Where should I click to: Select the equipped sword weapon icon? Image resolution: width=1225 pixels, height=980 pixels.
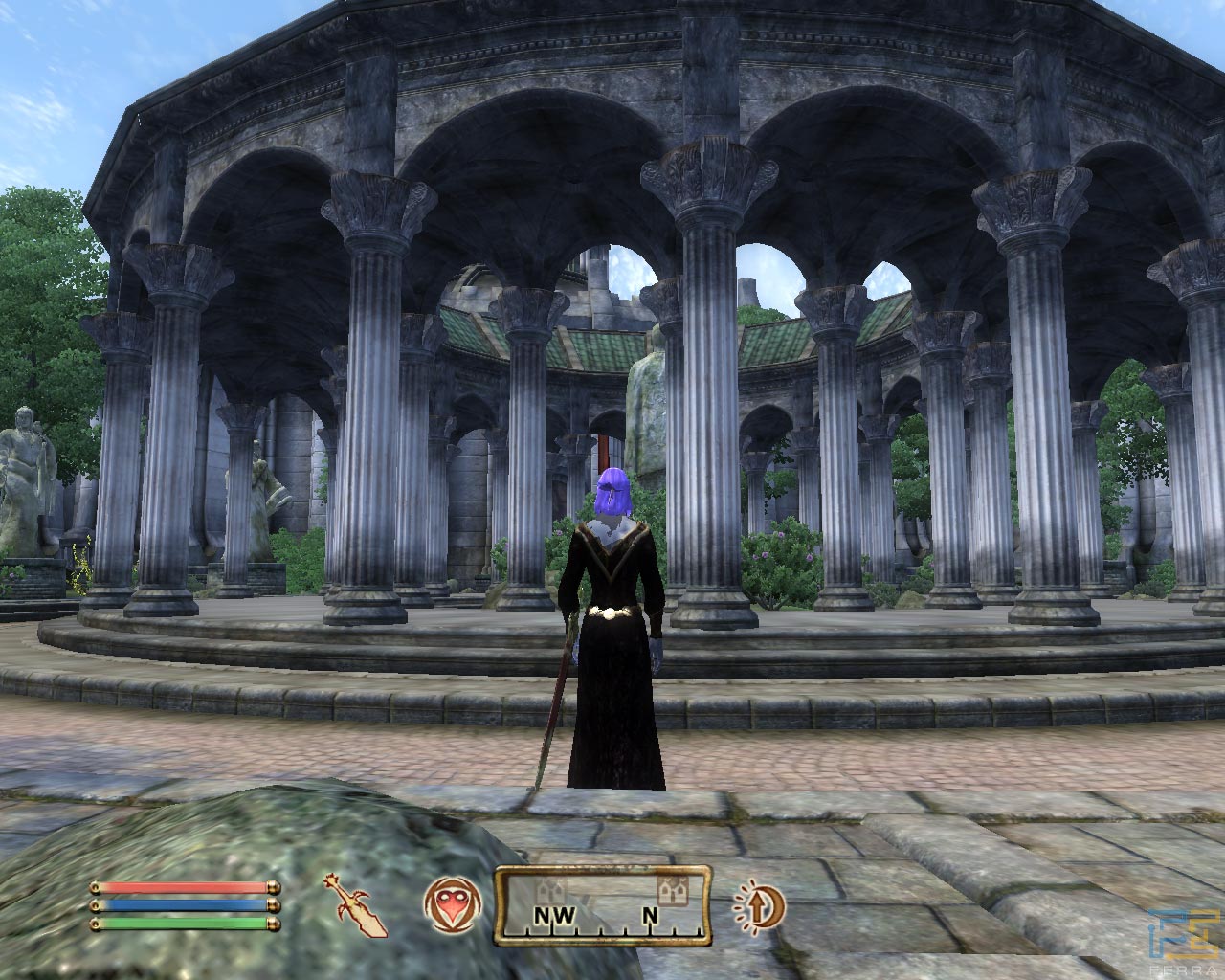(x=360, y=902)
